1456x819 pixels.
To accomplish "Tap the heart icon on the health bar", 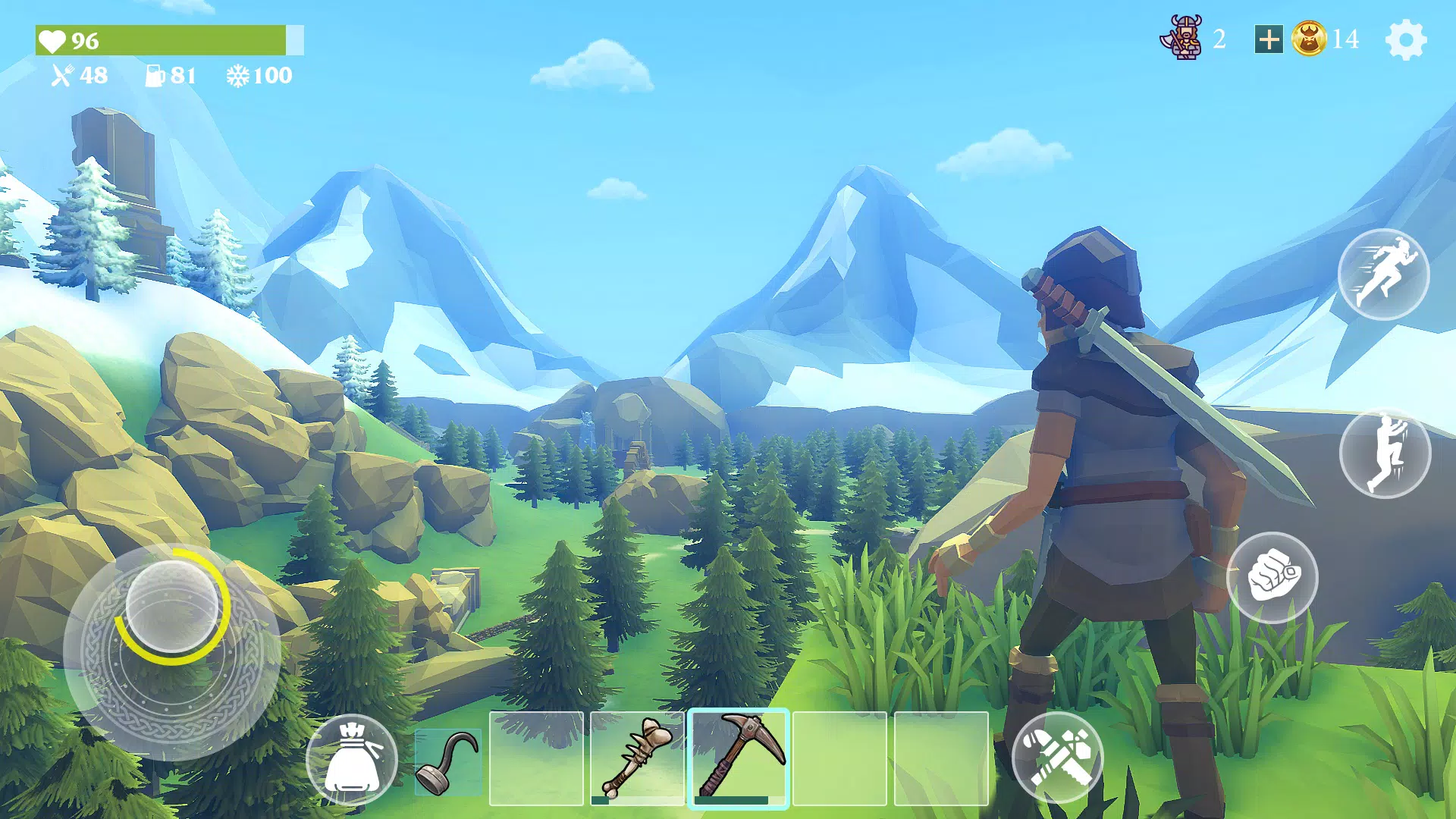I will coord(55,42).
